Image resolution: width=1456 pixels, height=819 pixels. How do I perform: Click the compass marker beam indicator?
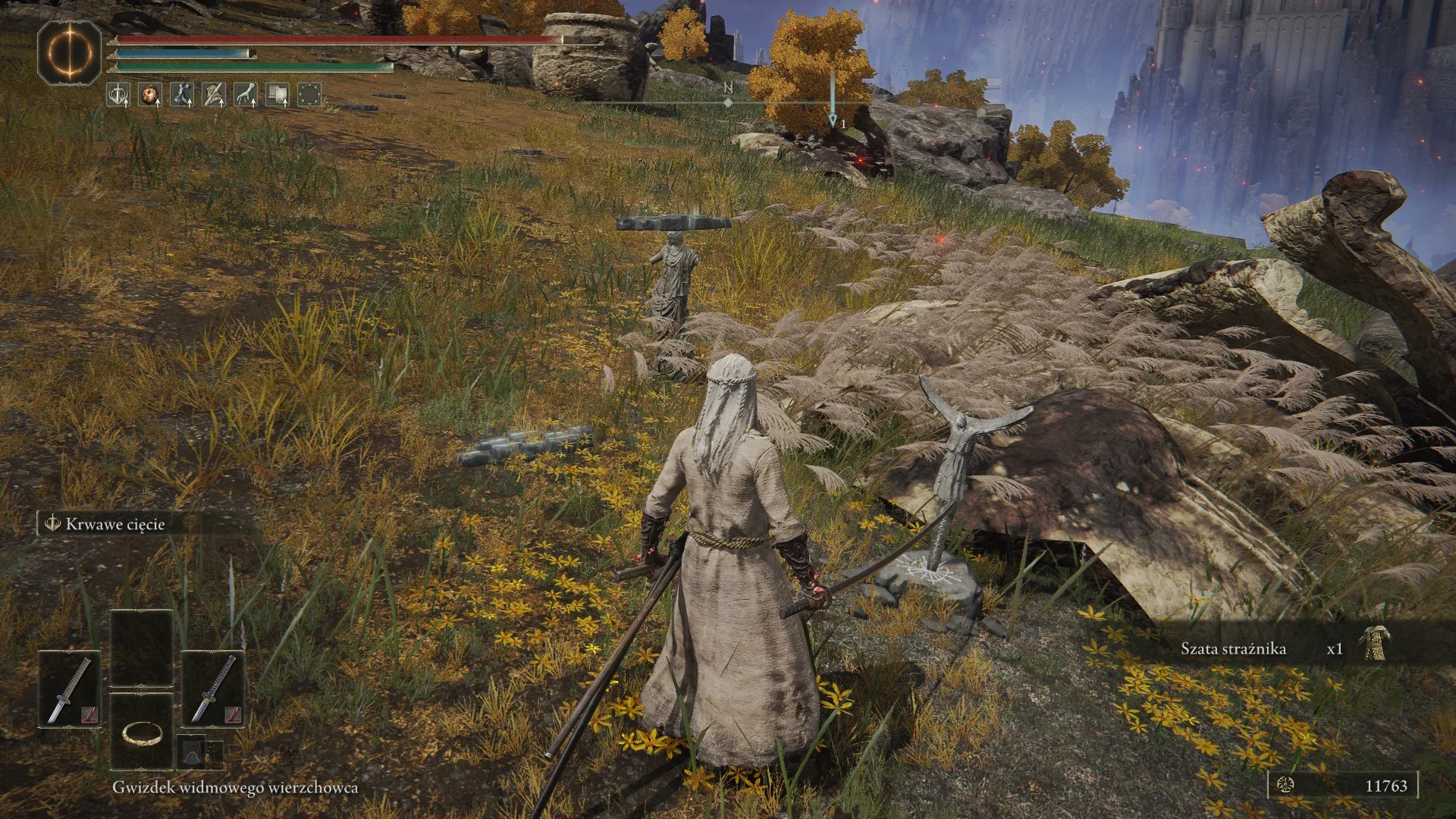click(x=832, y=99)
